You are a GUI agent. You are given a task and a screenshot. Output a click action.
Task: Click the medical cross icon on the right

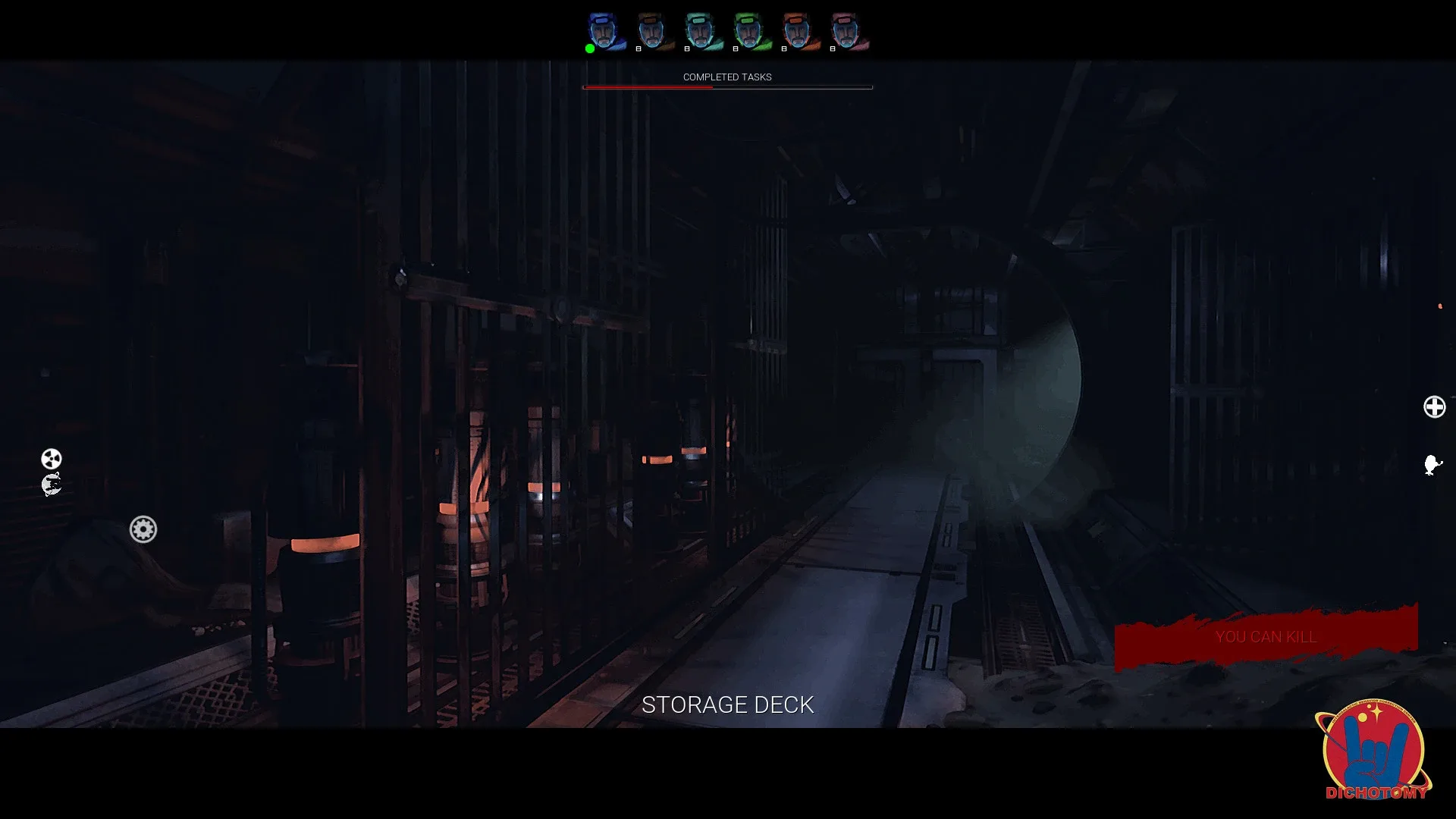coord(1435,407)
